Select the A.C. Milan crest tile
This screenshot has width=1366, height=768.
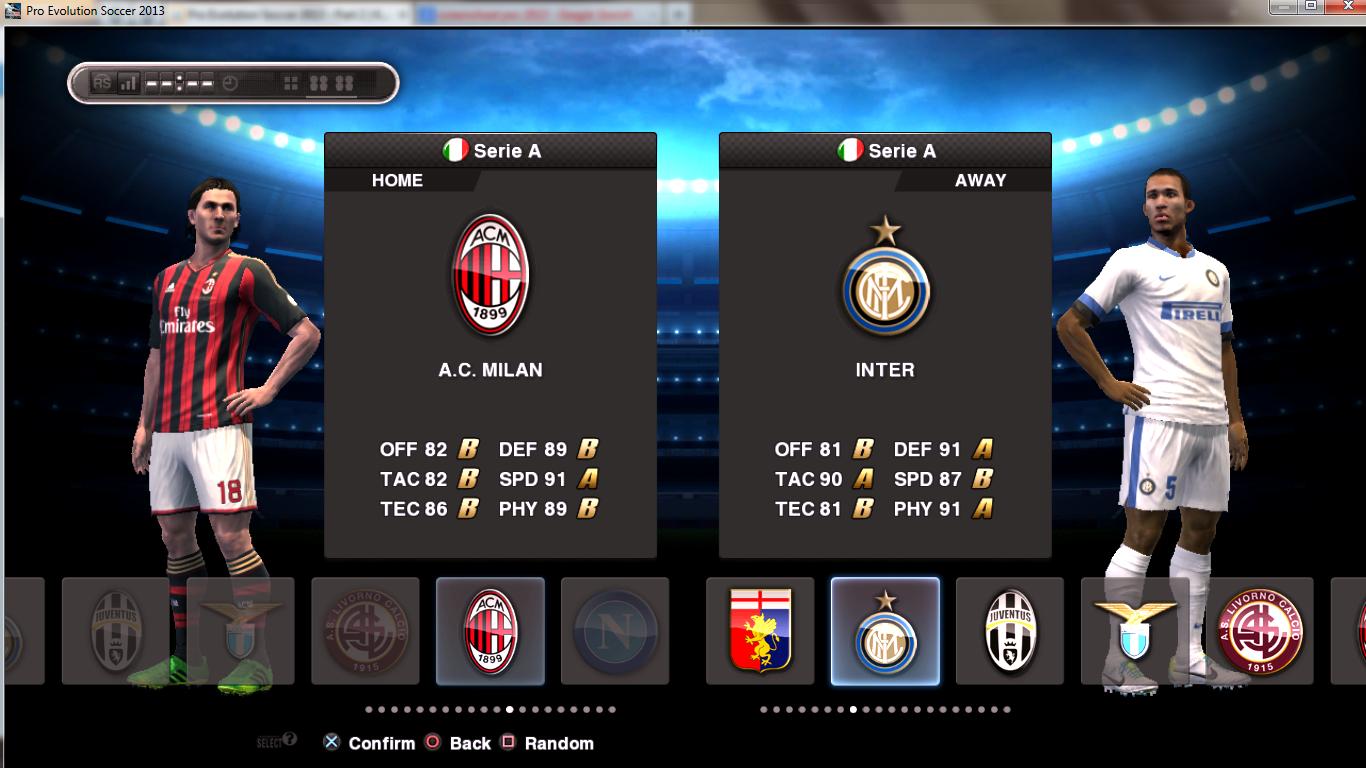coord(490,631)
